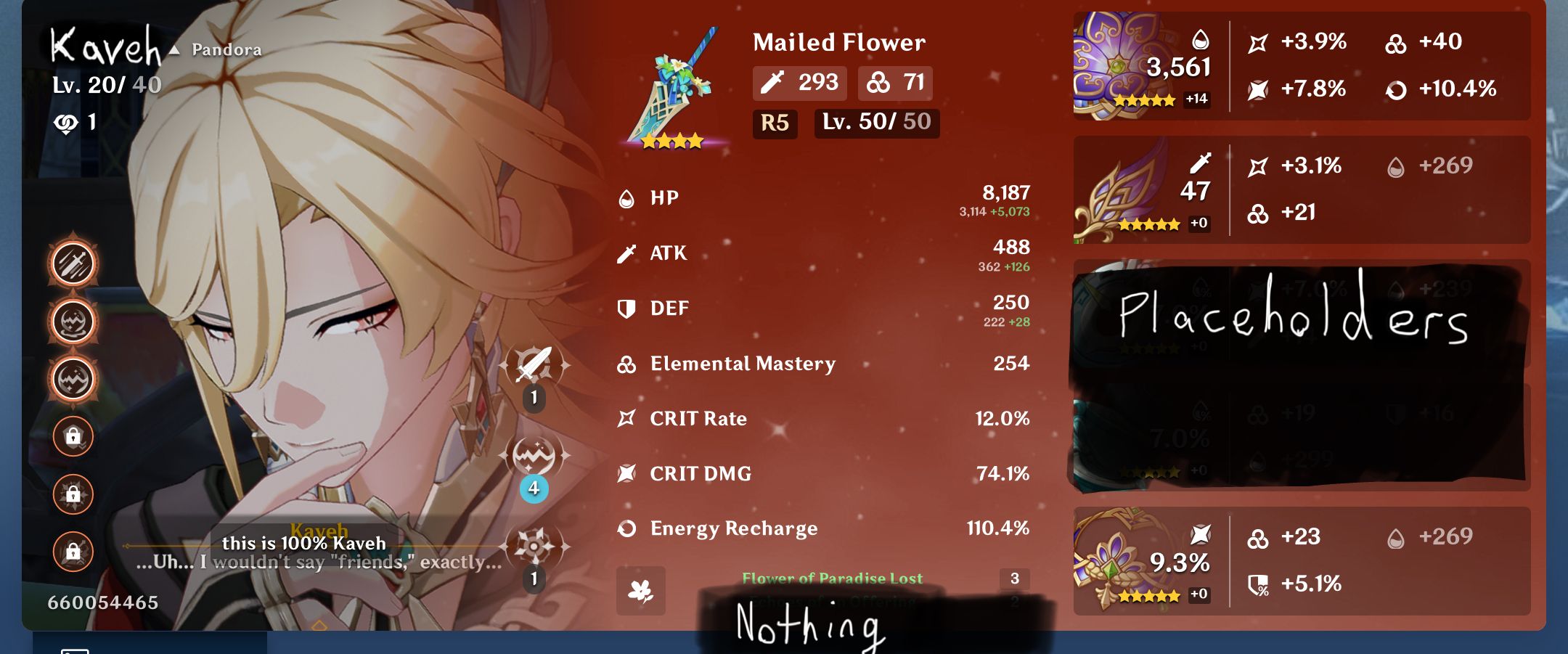Viewport: 1568px width, 654px height.
Task: Click the Flower of Paradise Lost set icon
Action: click(x=642, y=592)
